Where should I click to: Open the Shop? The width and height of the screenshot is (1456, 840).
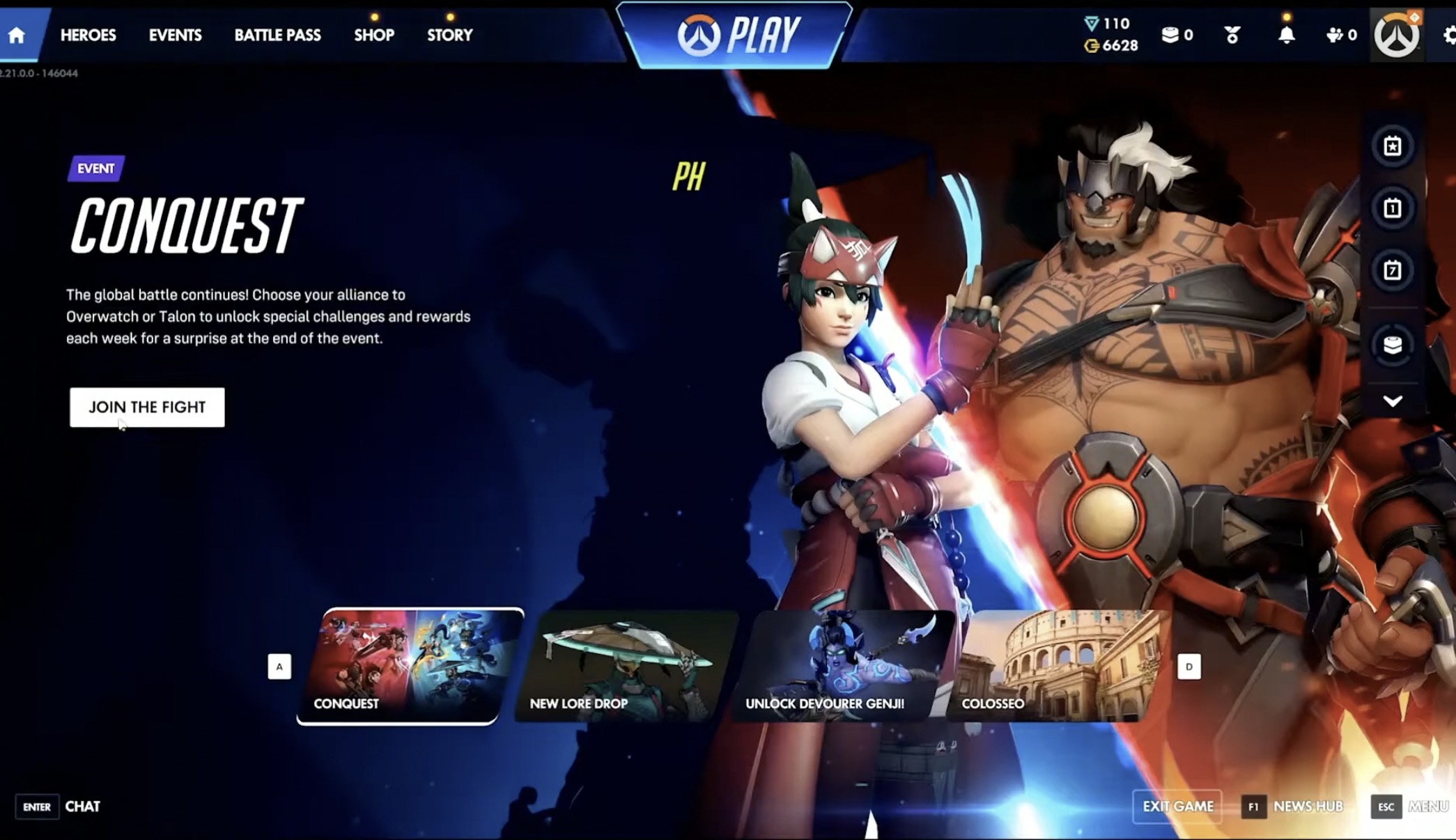pyautogui.click(x=373, y=35)
